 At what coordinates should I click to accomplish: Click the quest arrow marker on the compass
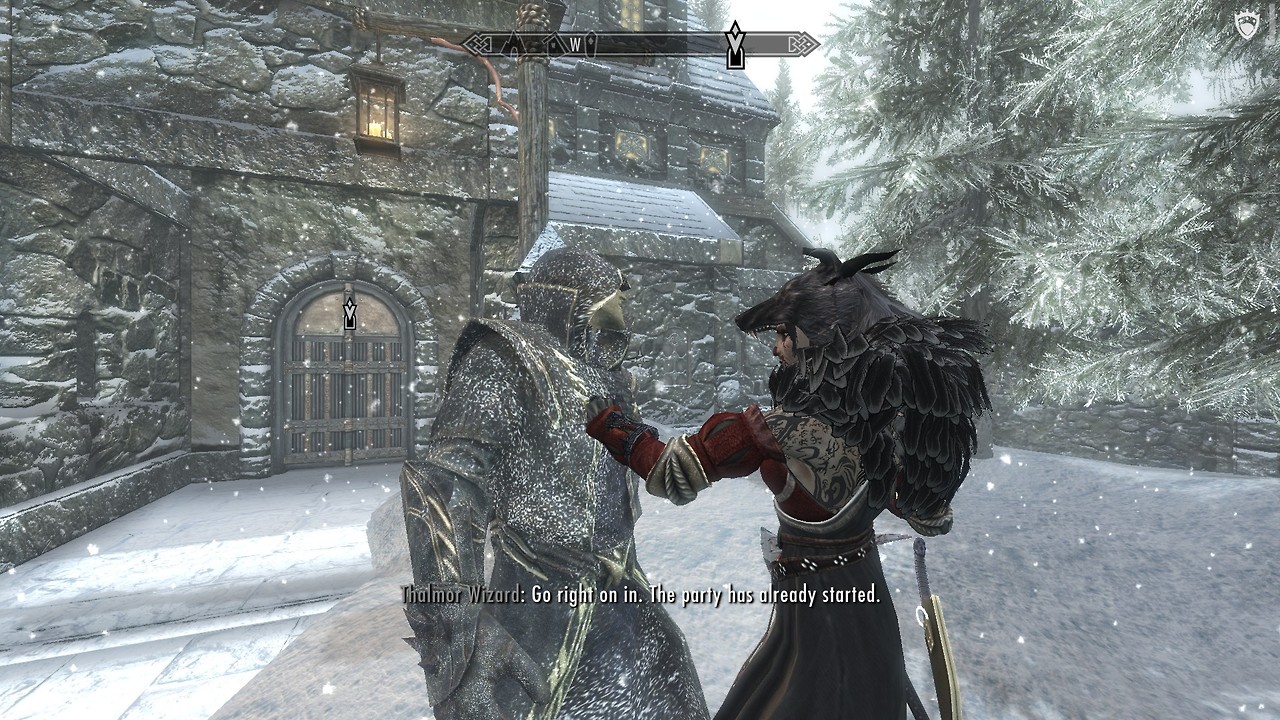click(735, 45)
